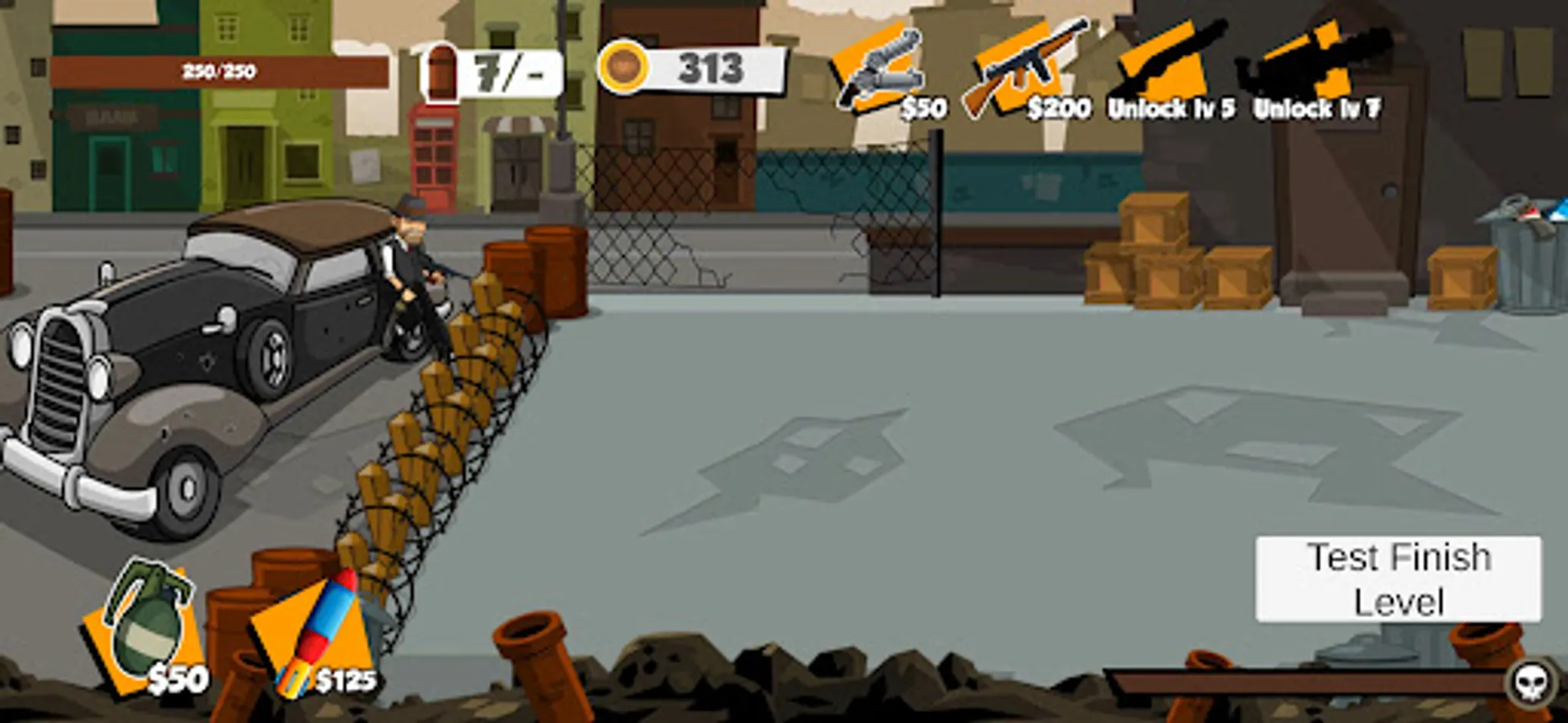
Task: Click the 250/250 health bar
Action: point(218,71)
